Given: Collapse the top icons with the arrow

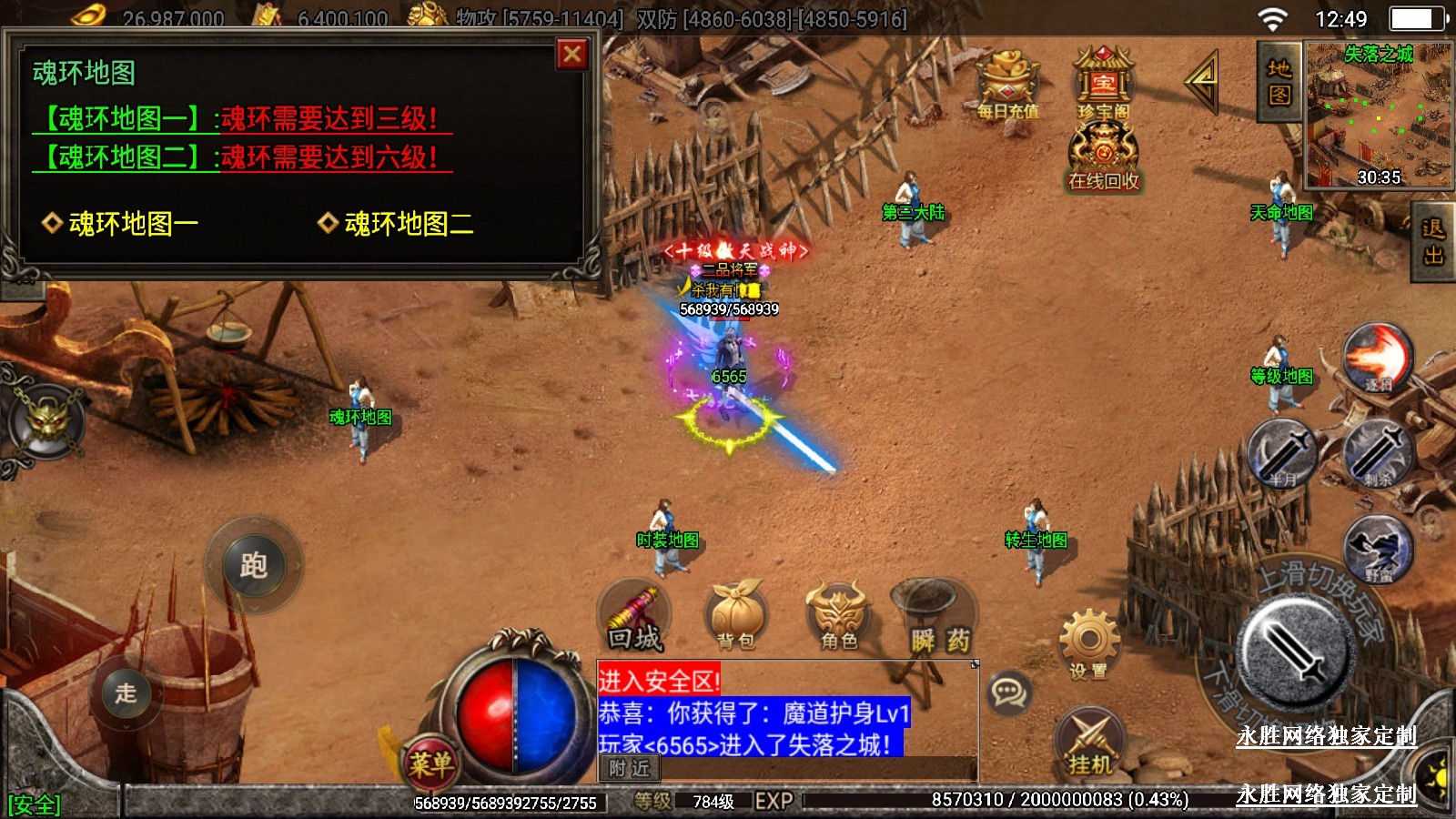Looking at the screenshot, I should [x=1203, y=81].
